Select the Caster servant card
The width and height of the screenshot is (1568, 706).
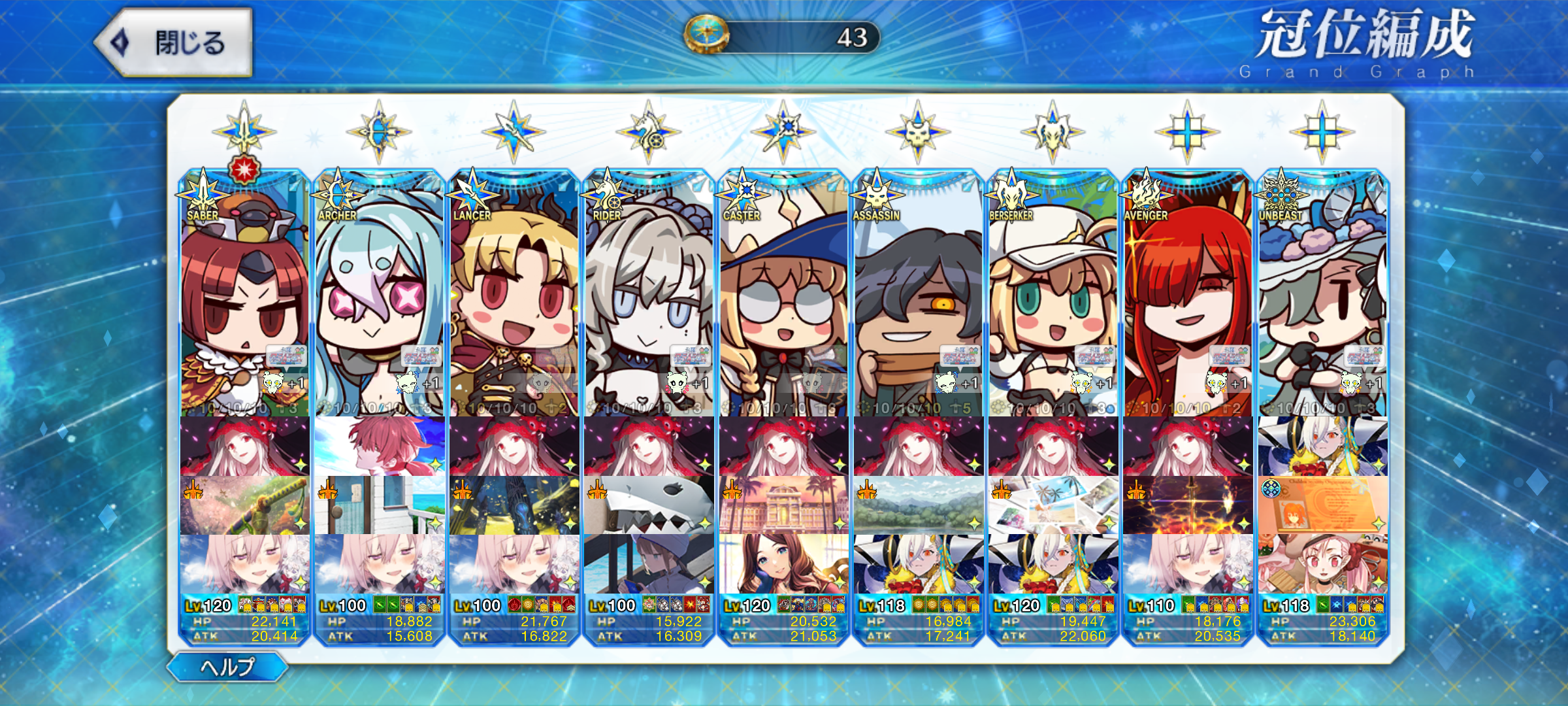(x=783, y=294)
